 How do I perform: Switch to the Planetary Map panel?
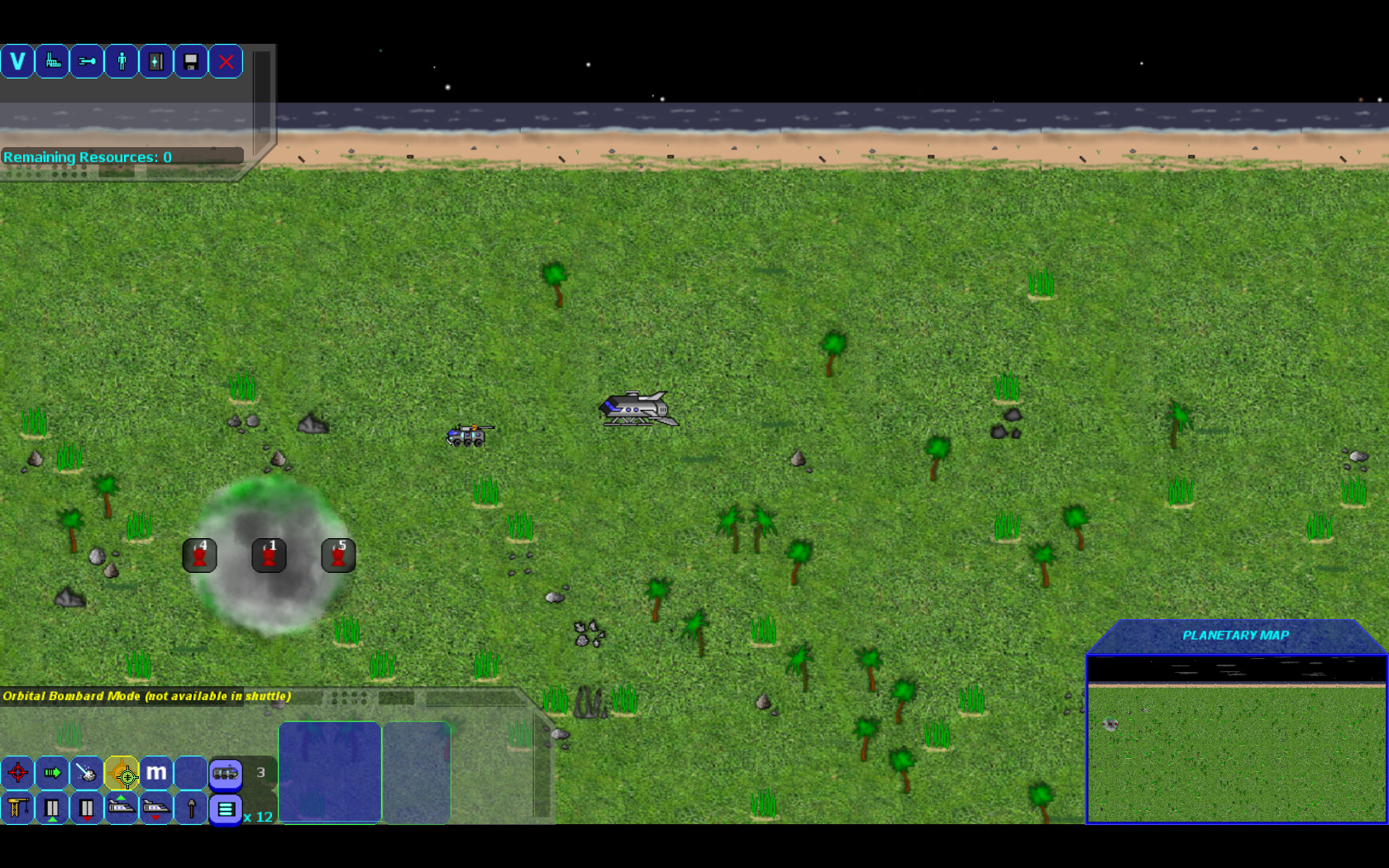coord(1235,636)
